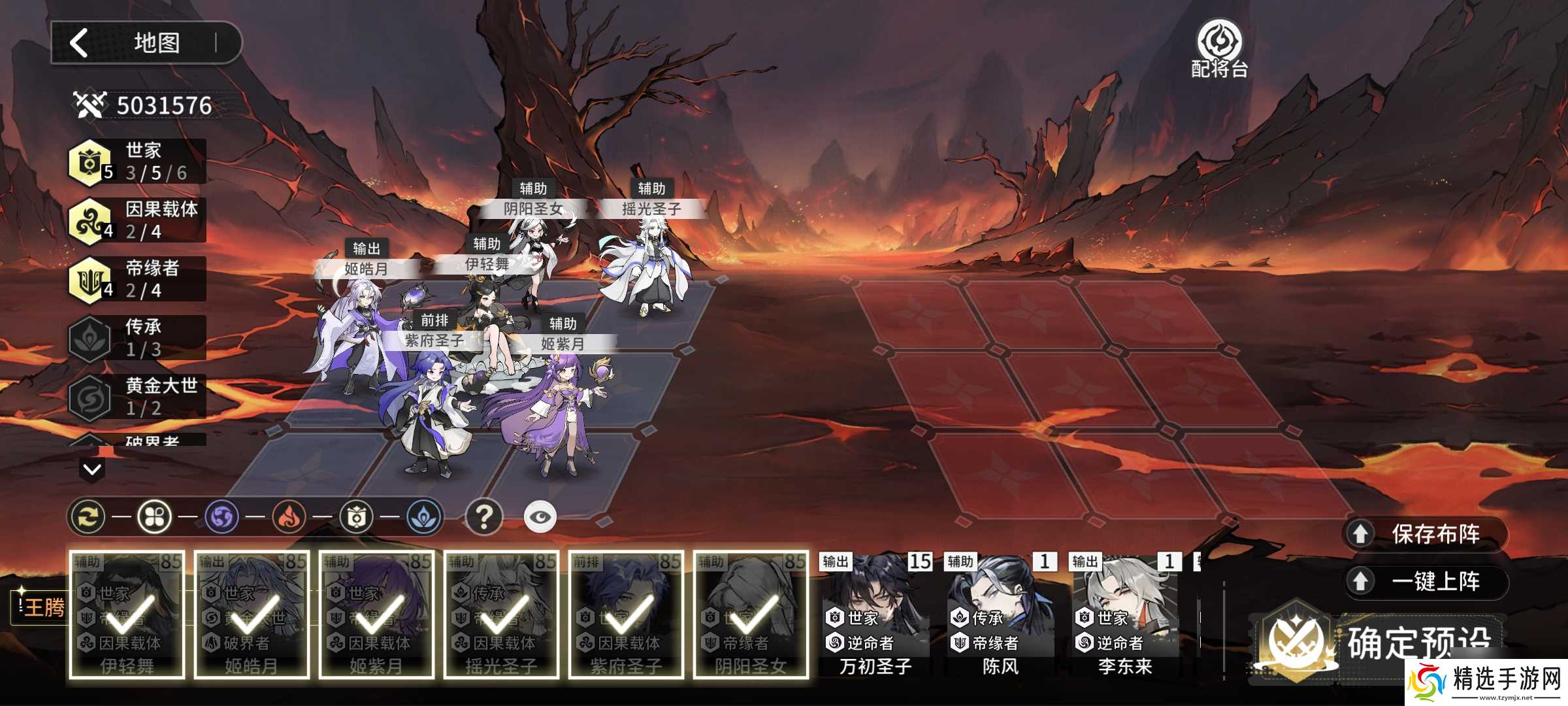Click 保存布阵 to save the formation
Screen dimensions: 1568x706
(1427, 534)
